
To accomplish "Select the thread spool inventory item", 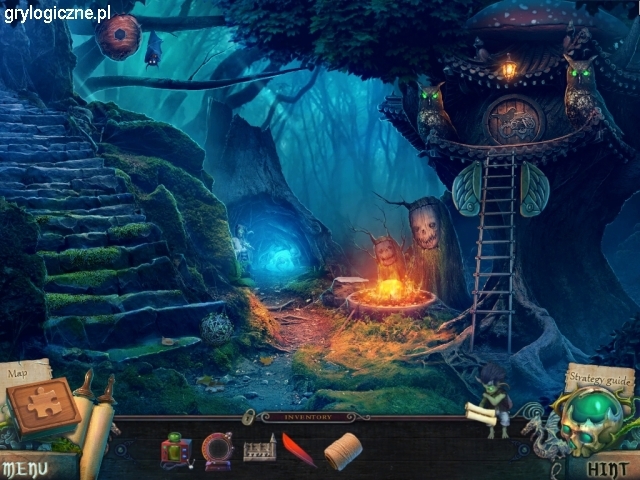I will [343, 450].
